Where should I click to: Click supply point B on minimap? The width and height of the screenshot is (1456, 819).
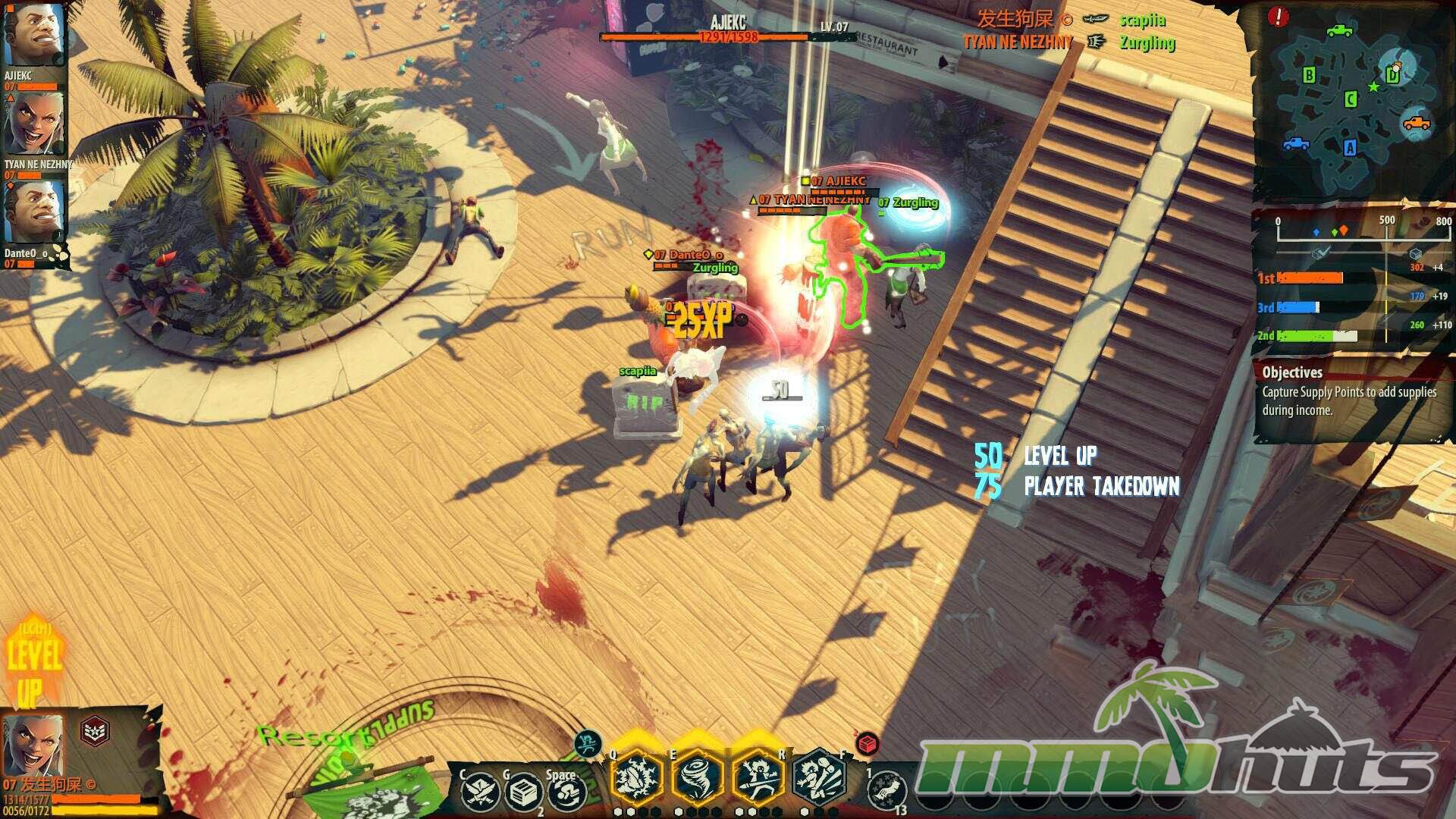point(1308,74)
